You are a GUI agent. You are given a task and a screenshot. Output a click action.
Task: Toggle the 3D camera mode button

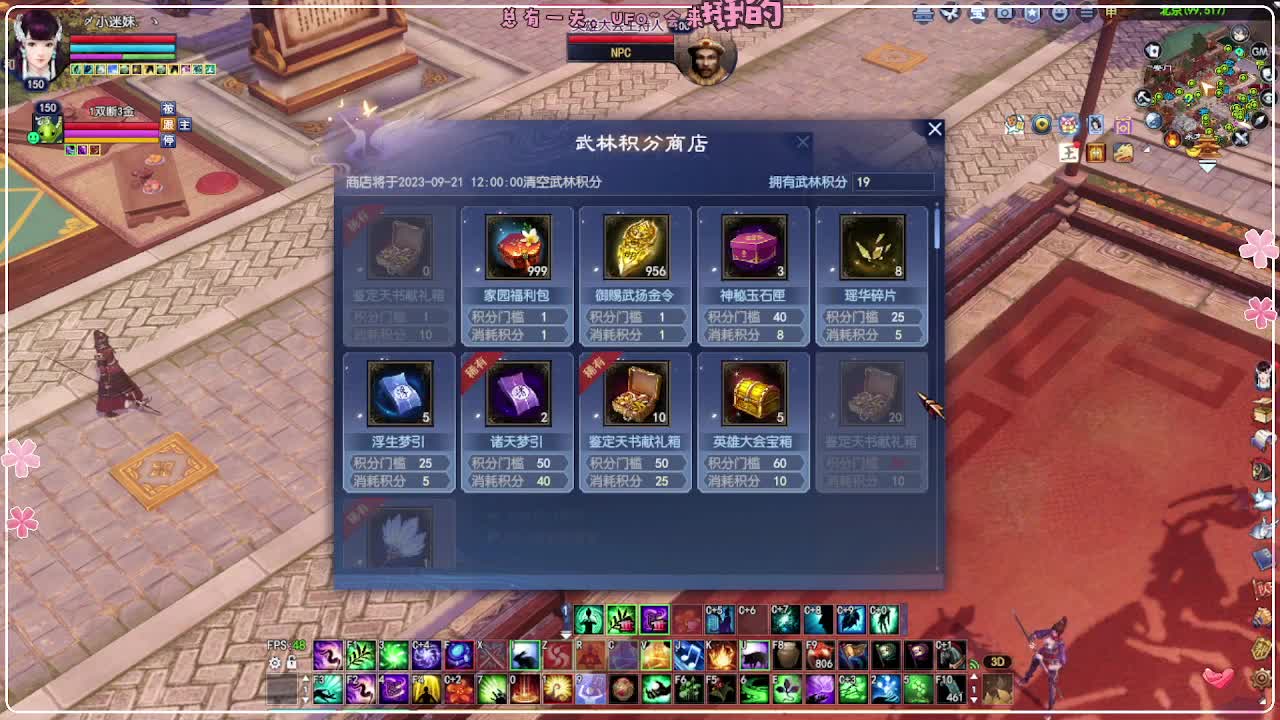coord(998,659)
